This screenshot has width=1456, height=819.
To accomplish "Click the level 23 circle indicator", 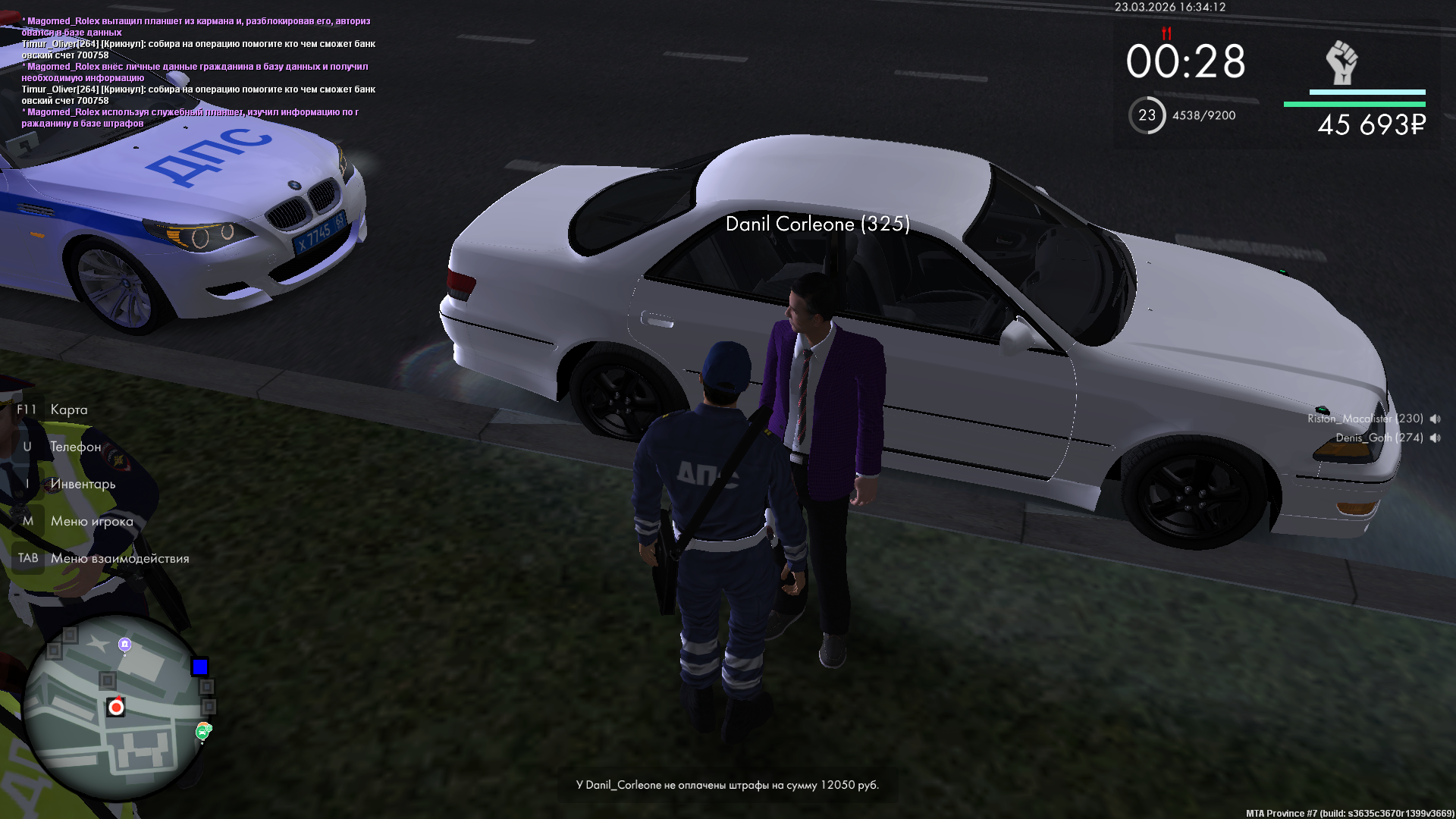I will tap(1147, 115).
